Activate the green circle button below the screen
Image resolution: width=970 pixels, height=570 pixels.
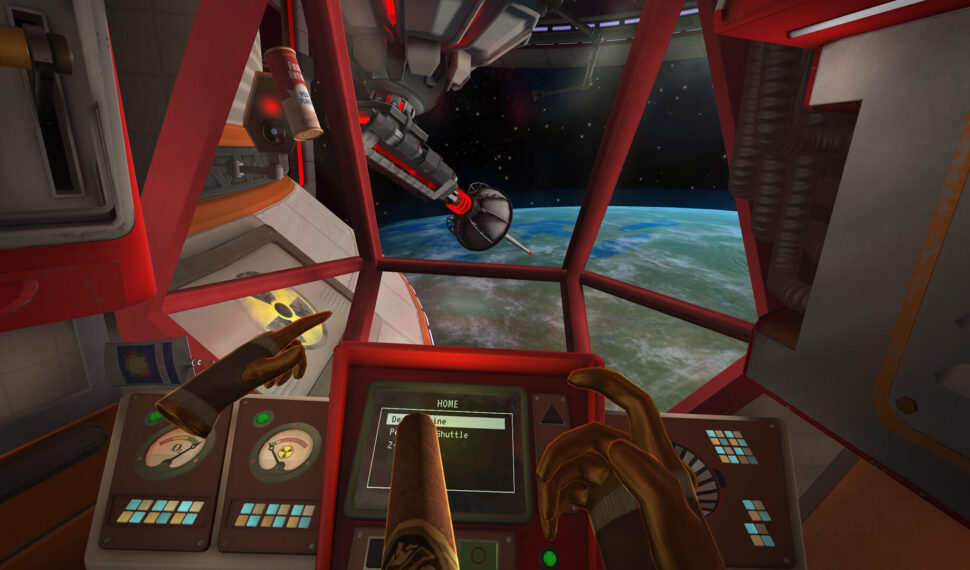pos(548,558)
